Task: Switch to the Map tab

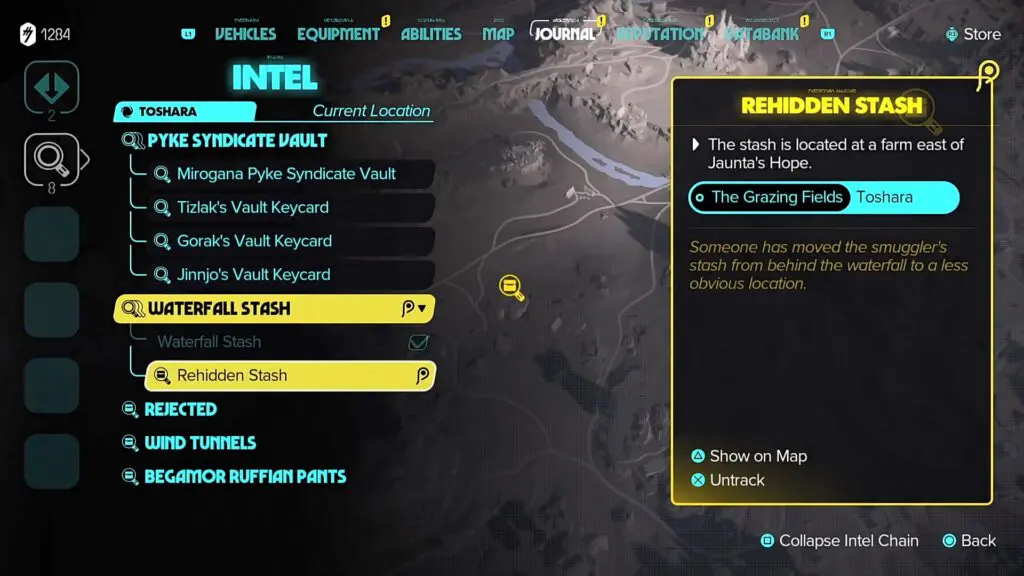Action: click(x=498, y=34)
